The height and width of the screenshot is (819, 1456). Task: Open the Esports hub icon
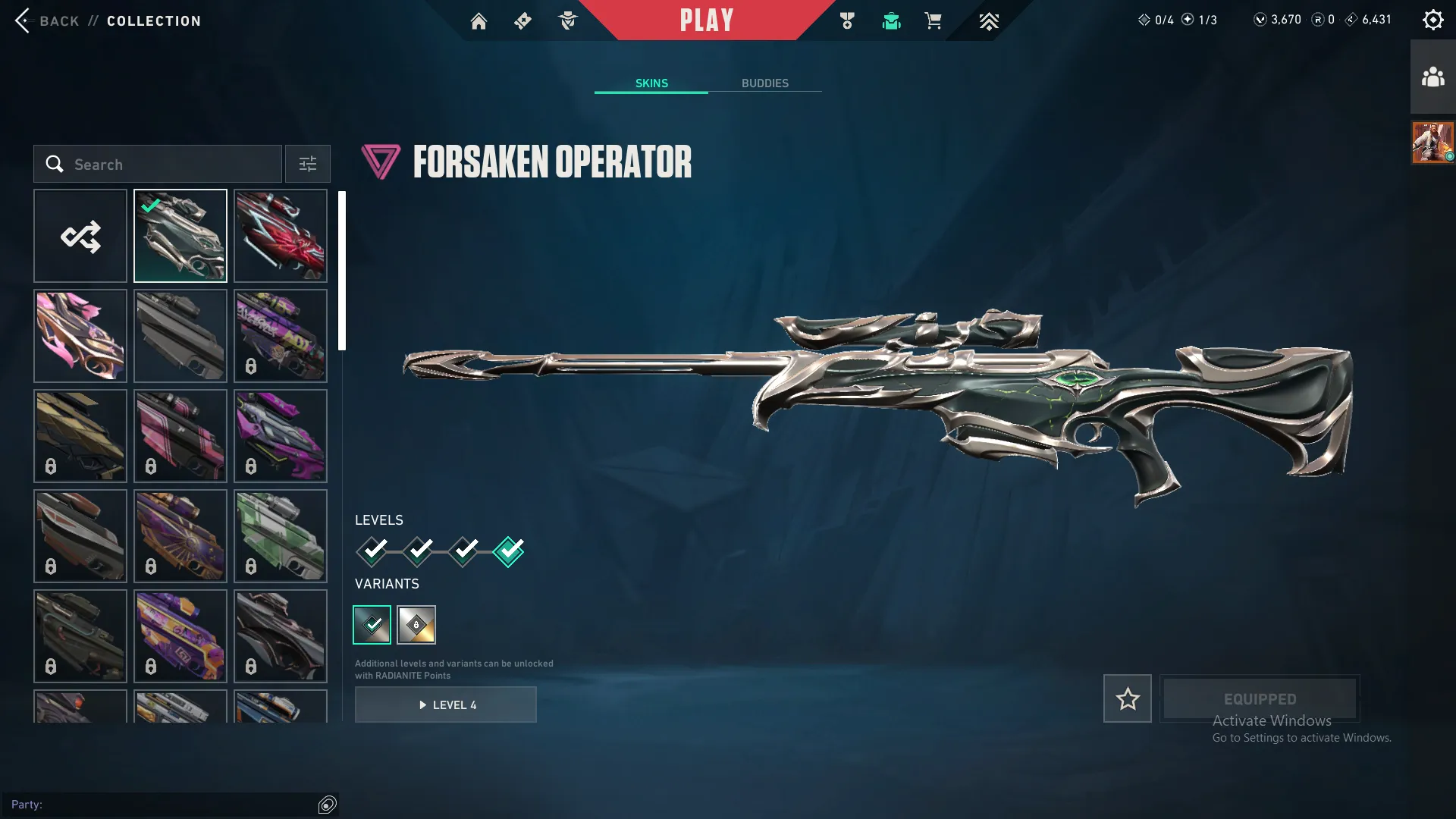(989, 20)
